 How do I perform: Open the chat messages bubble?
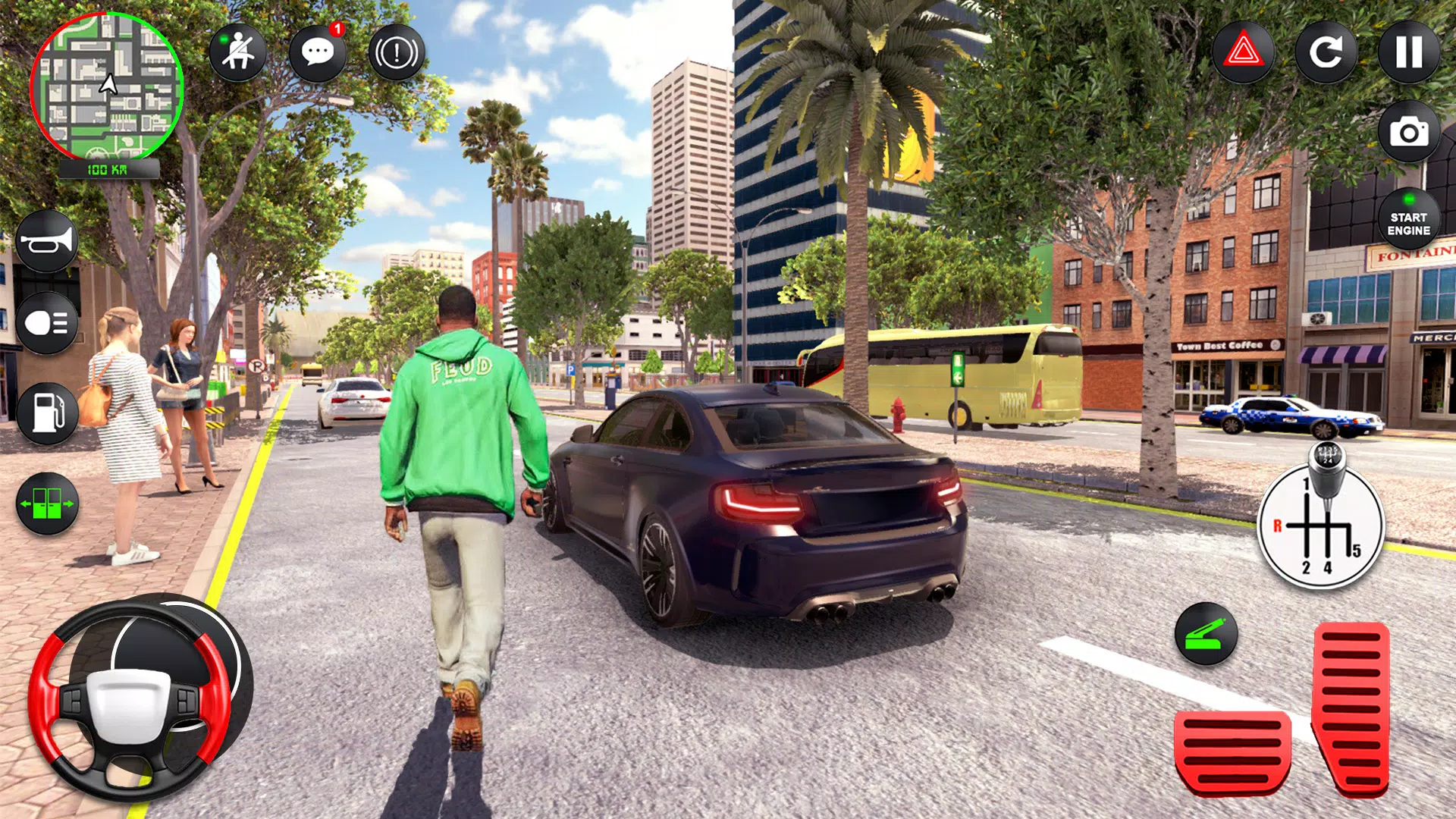point(318,52)
